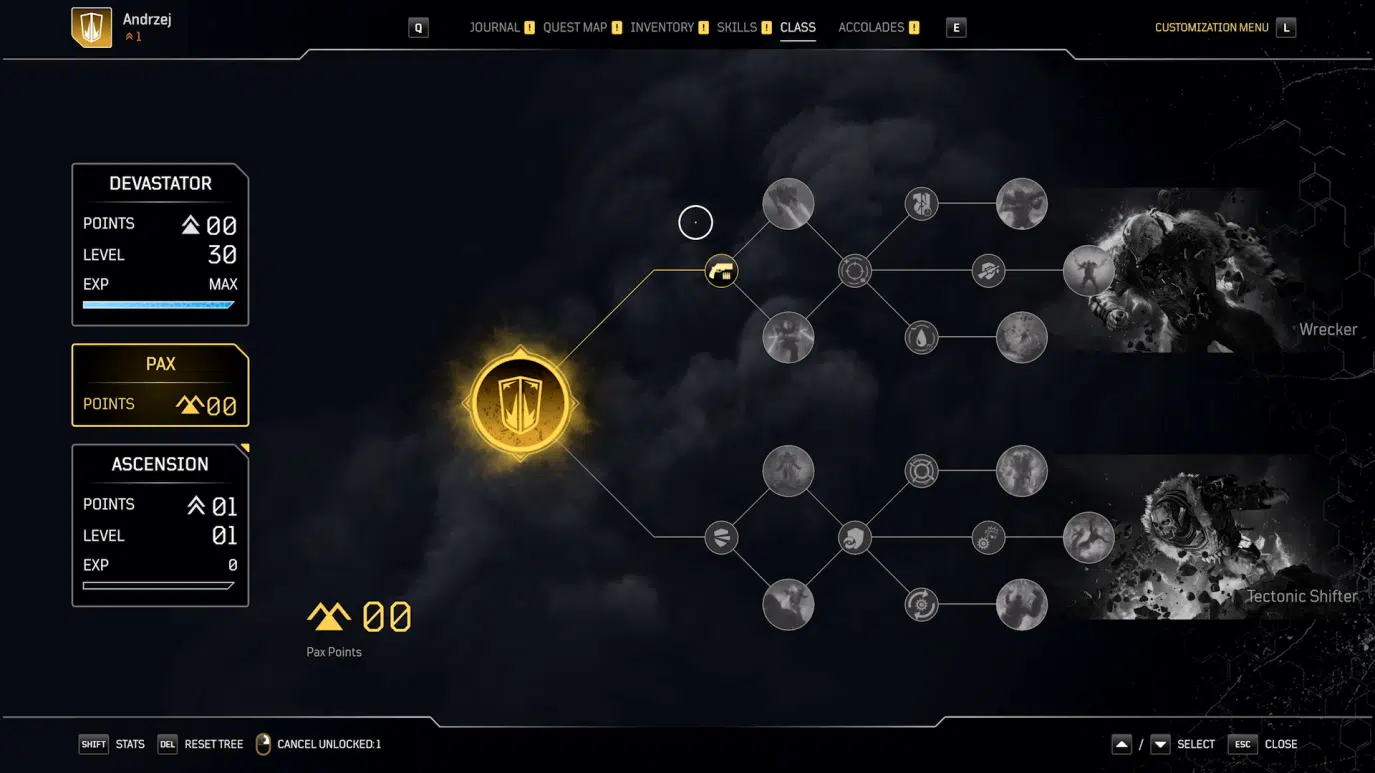Open the SKILLS tab

pyautogui.click(x=739, y=27)
